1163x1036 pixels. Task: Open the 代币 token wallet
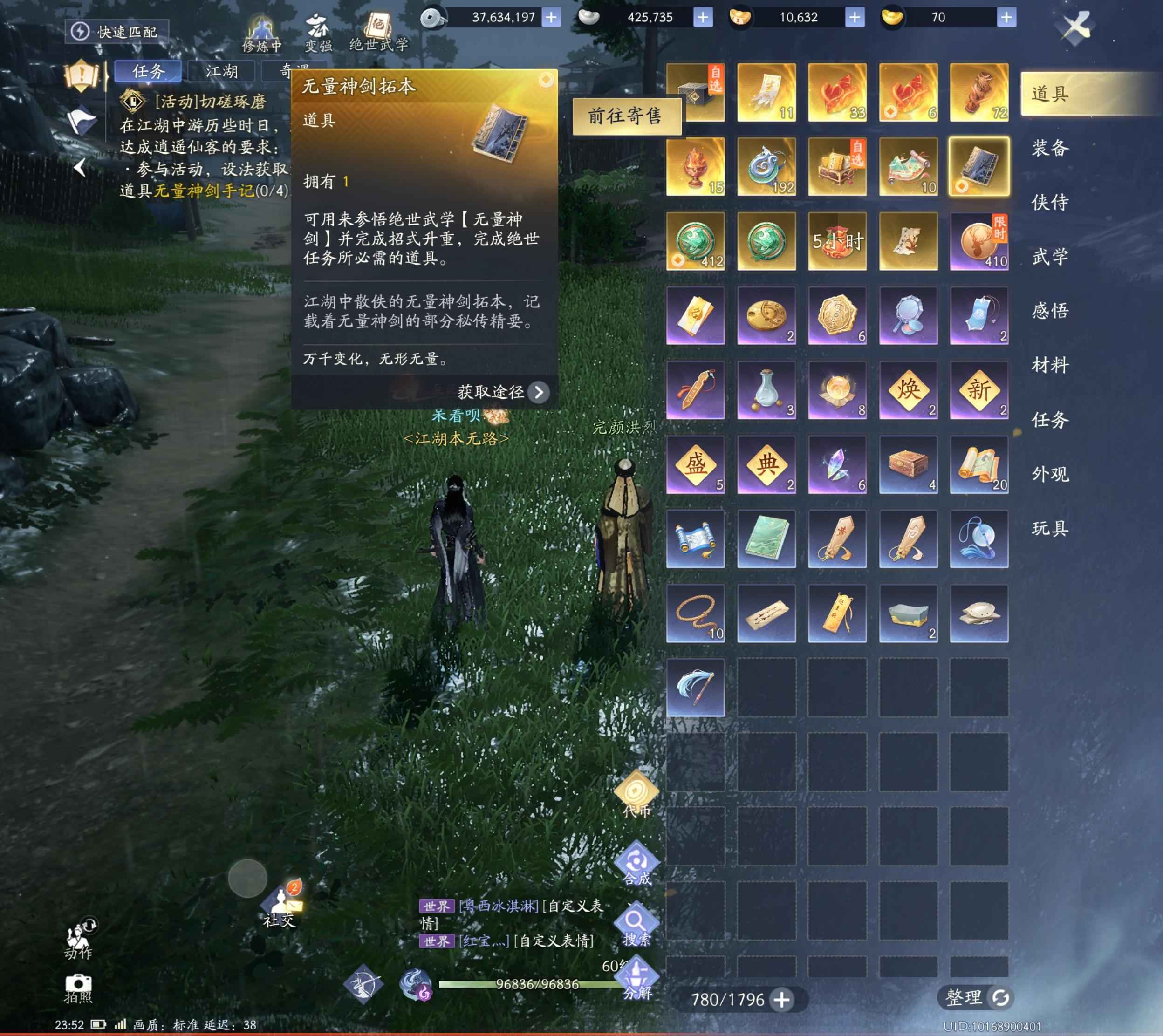pos(636,795)
